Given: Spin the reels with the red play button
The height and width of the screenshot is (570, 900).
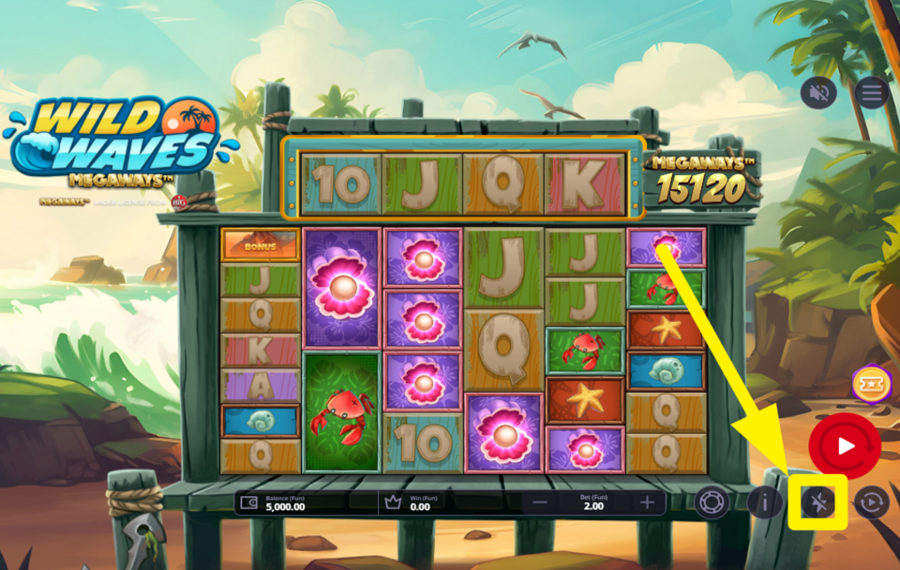Looking at the screenshot, I should pos(845,445).
